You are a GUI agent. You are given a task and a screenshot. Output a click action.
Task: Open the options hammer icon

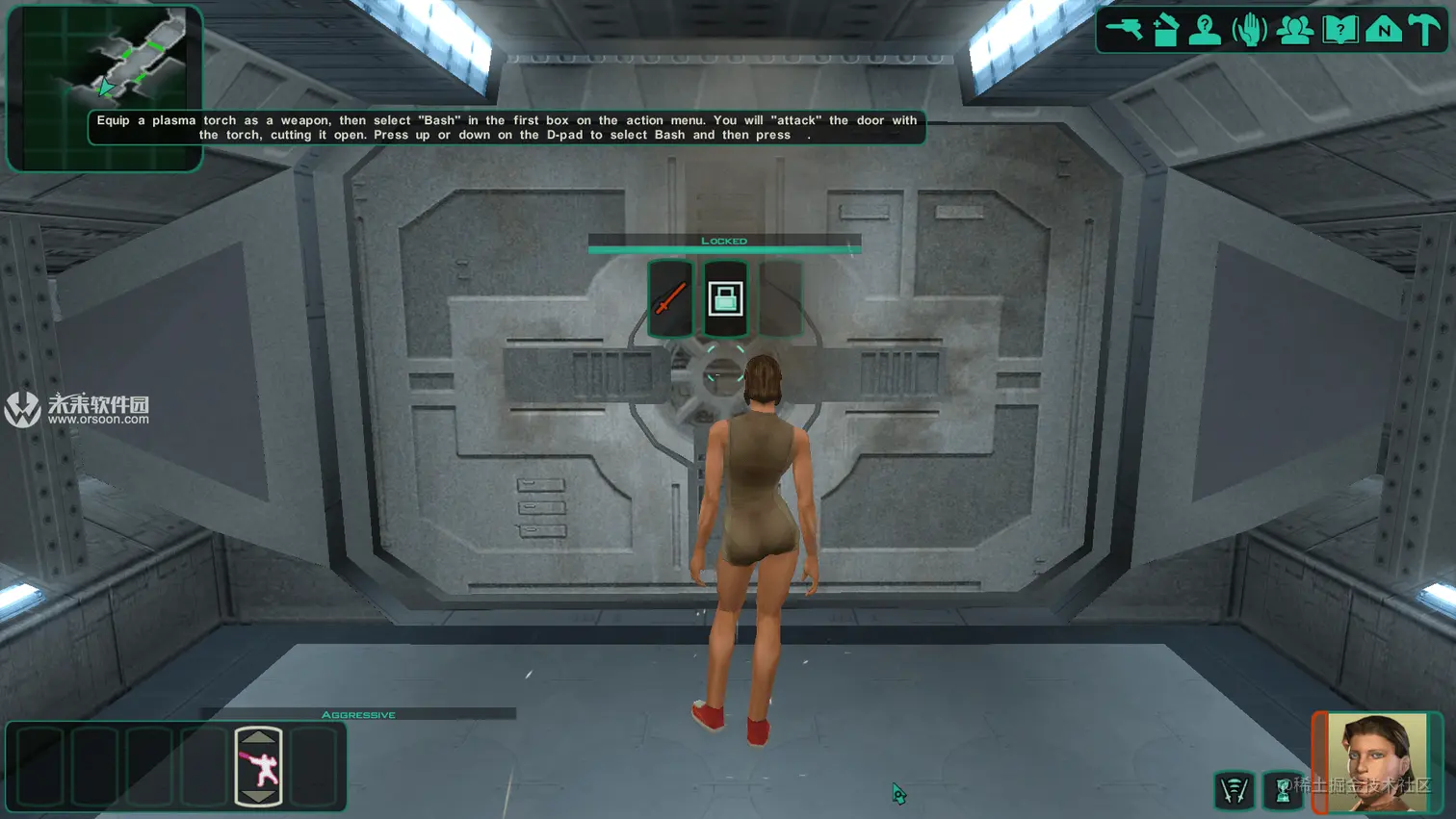pyautogui.click(x=1425, y=30)
